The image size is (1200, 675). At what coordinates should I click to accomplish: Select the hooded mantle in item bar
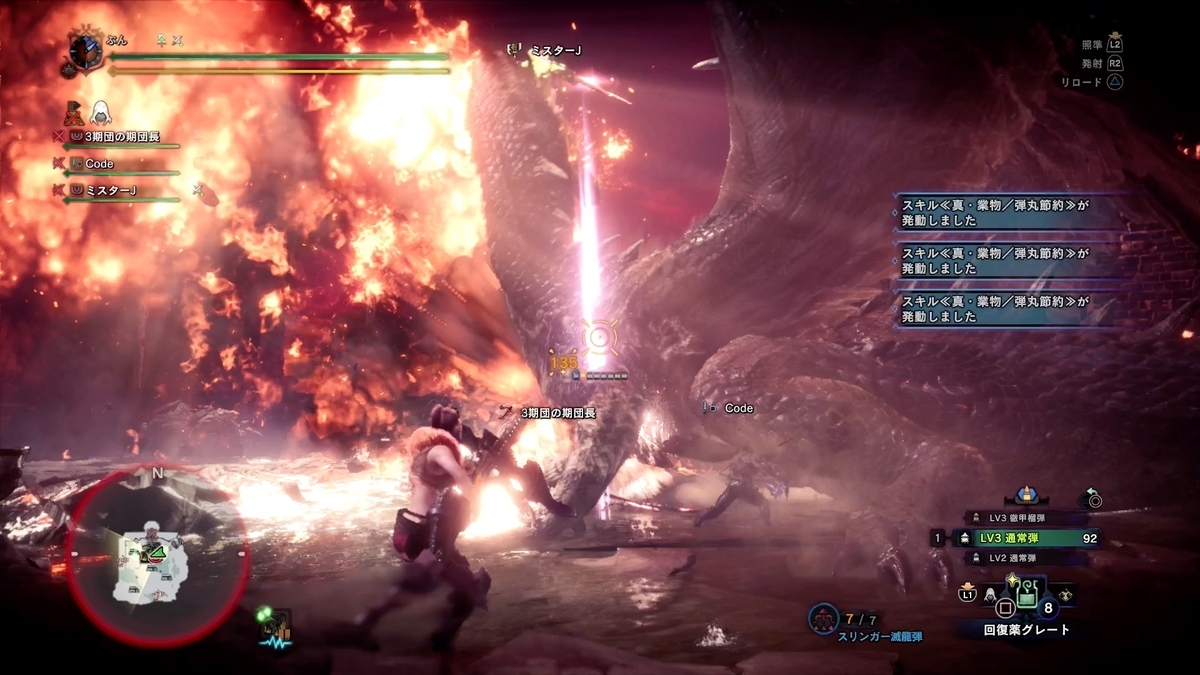[x=990, y=596]
